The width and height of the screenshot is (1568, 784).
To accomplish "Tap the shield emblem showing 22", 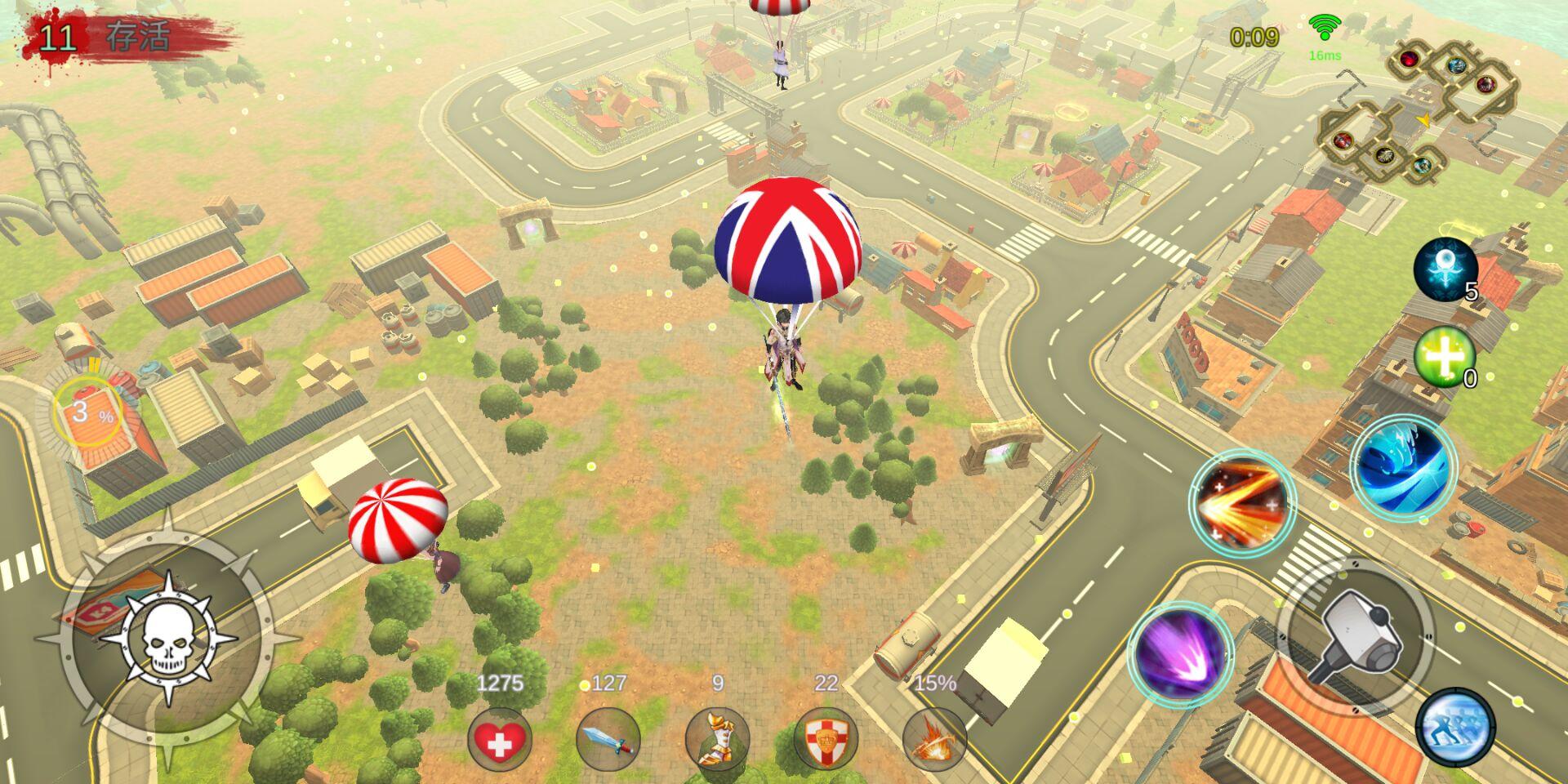I will coord(825,737).
